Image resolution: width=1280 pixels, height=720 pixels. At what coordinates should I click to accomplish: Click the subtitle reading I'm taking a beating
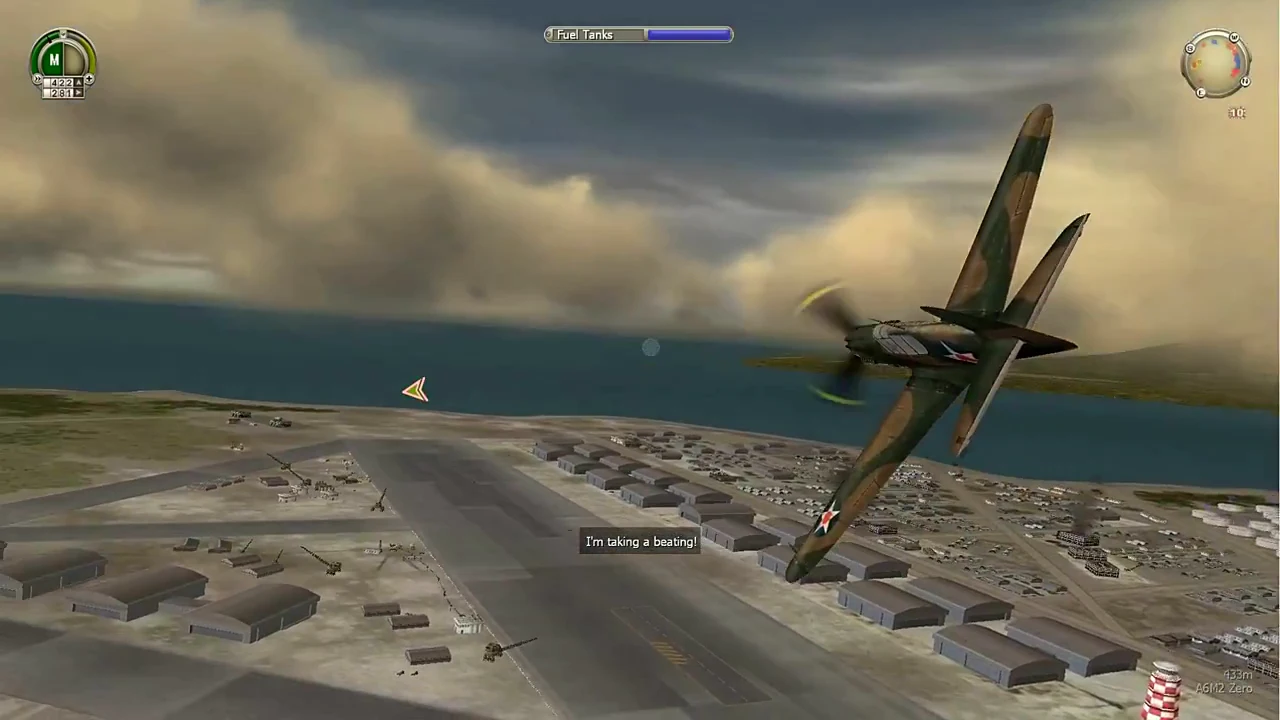[x=640, y=541]
